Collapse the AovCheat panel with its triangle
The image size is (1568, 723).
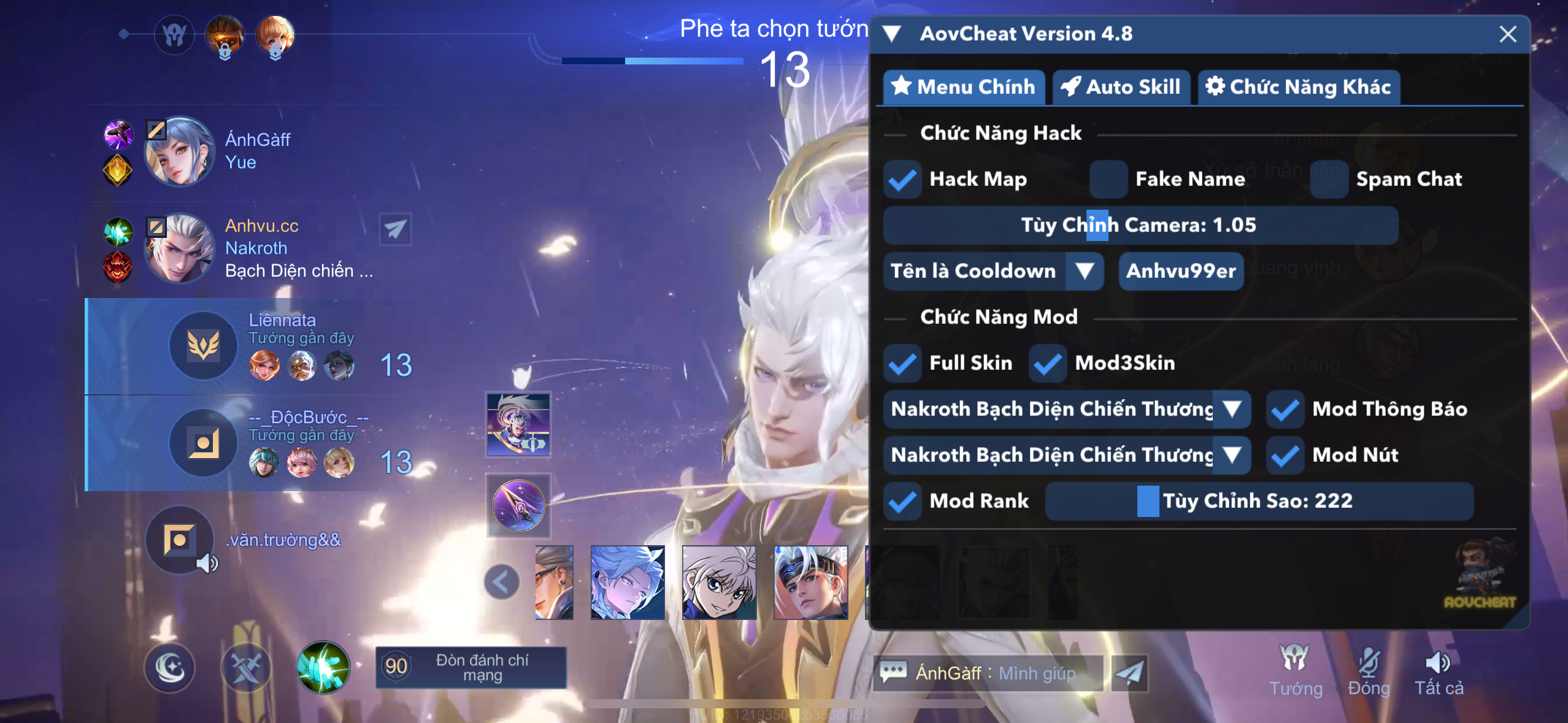[893, 34]
